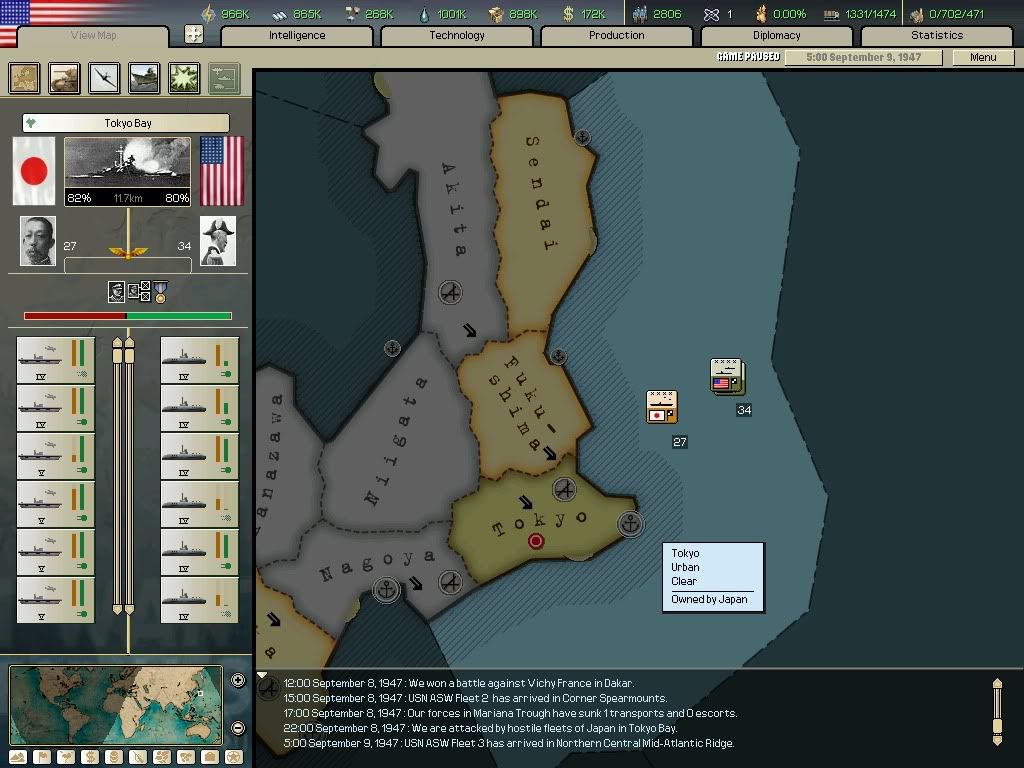Open the Intelligence tab
Screen dimensions: 1024x768
(x=297, y=36)
